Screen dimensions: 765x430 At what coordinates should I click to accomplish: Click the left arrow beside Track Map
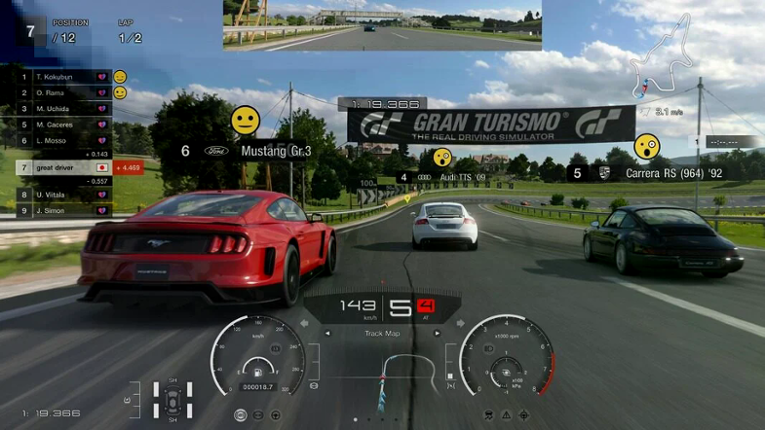click(x=327, y=333)
